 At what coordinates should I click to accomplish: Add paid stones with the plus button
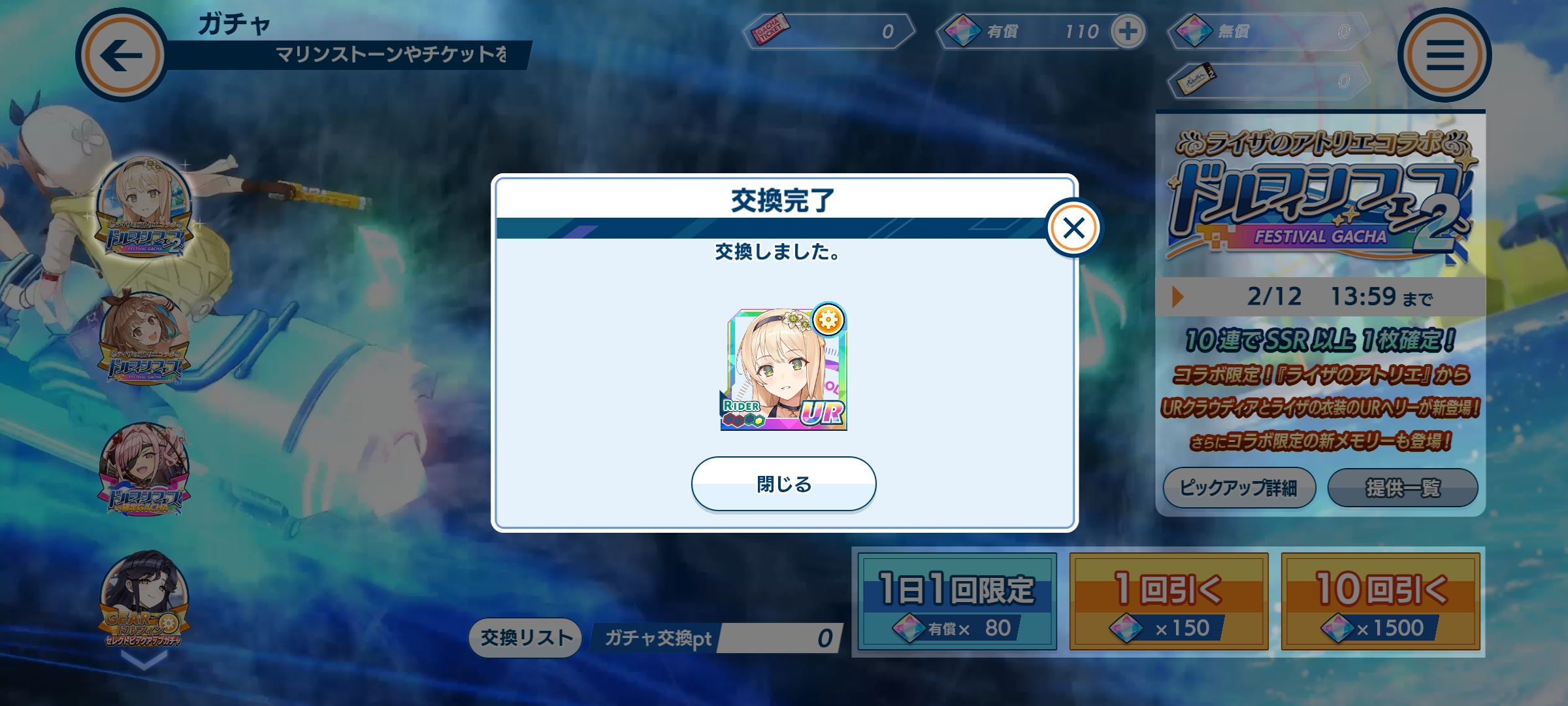tap(1128, 31)
